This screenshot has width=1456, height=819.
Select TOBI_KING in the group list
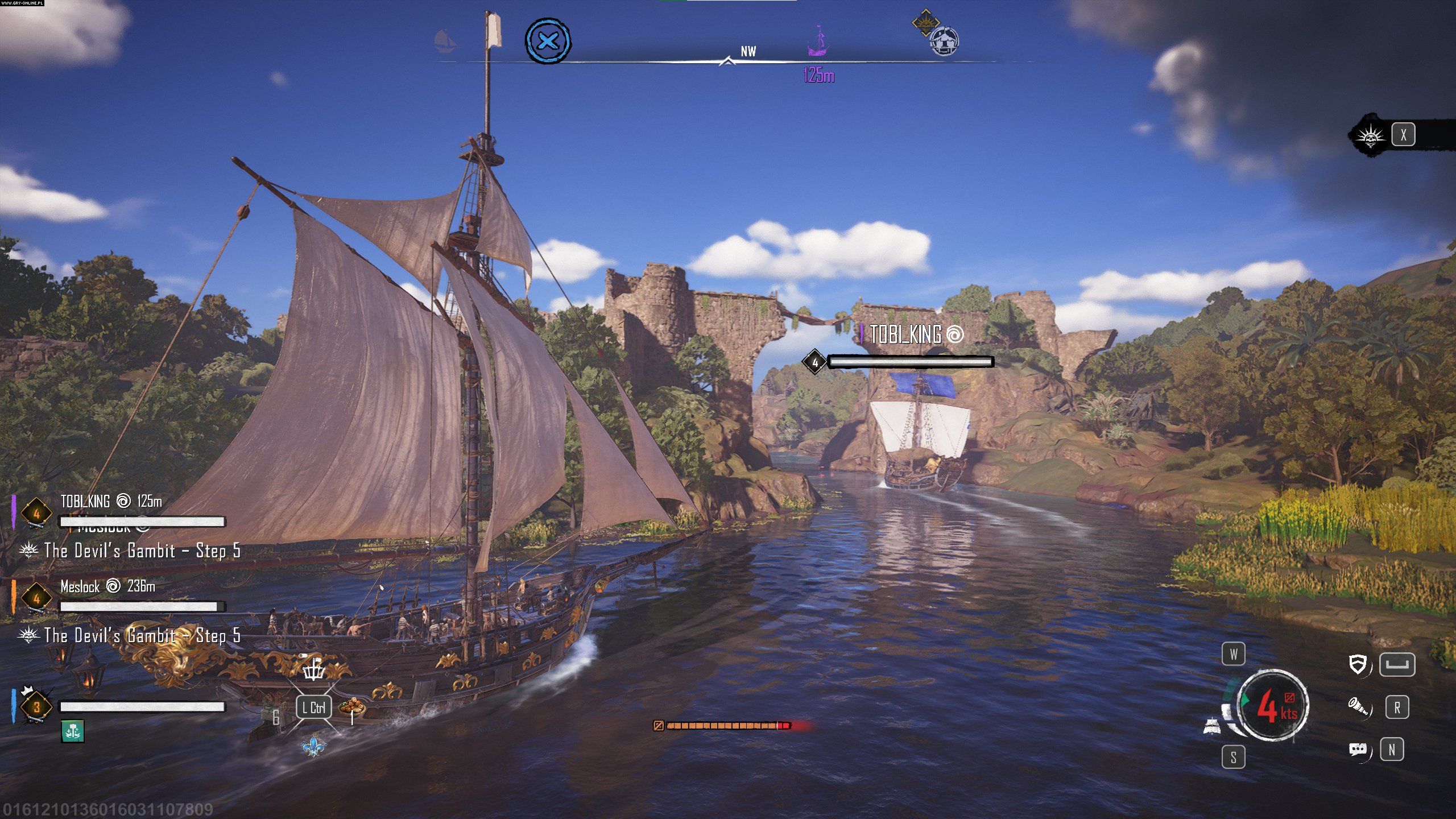[x=85, y=501]
